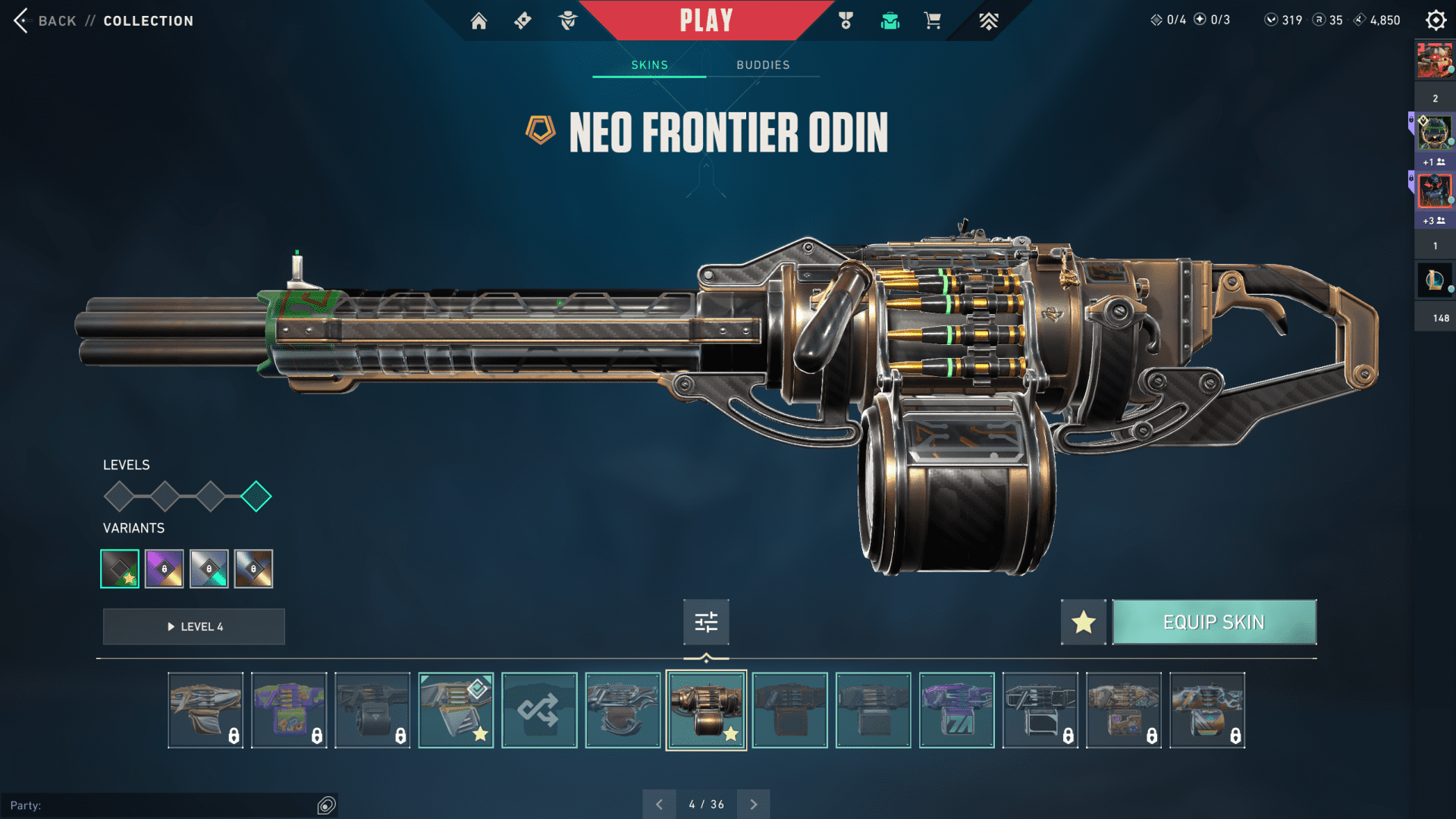Select the first level diamond
Viewport: 1456px width, 819px height.
coord(119,497)
